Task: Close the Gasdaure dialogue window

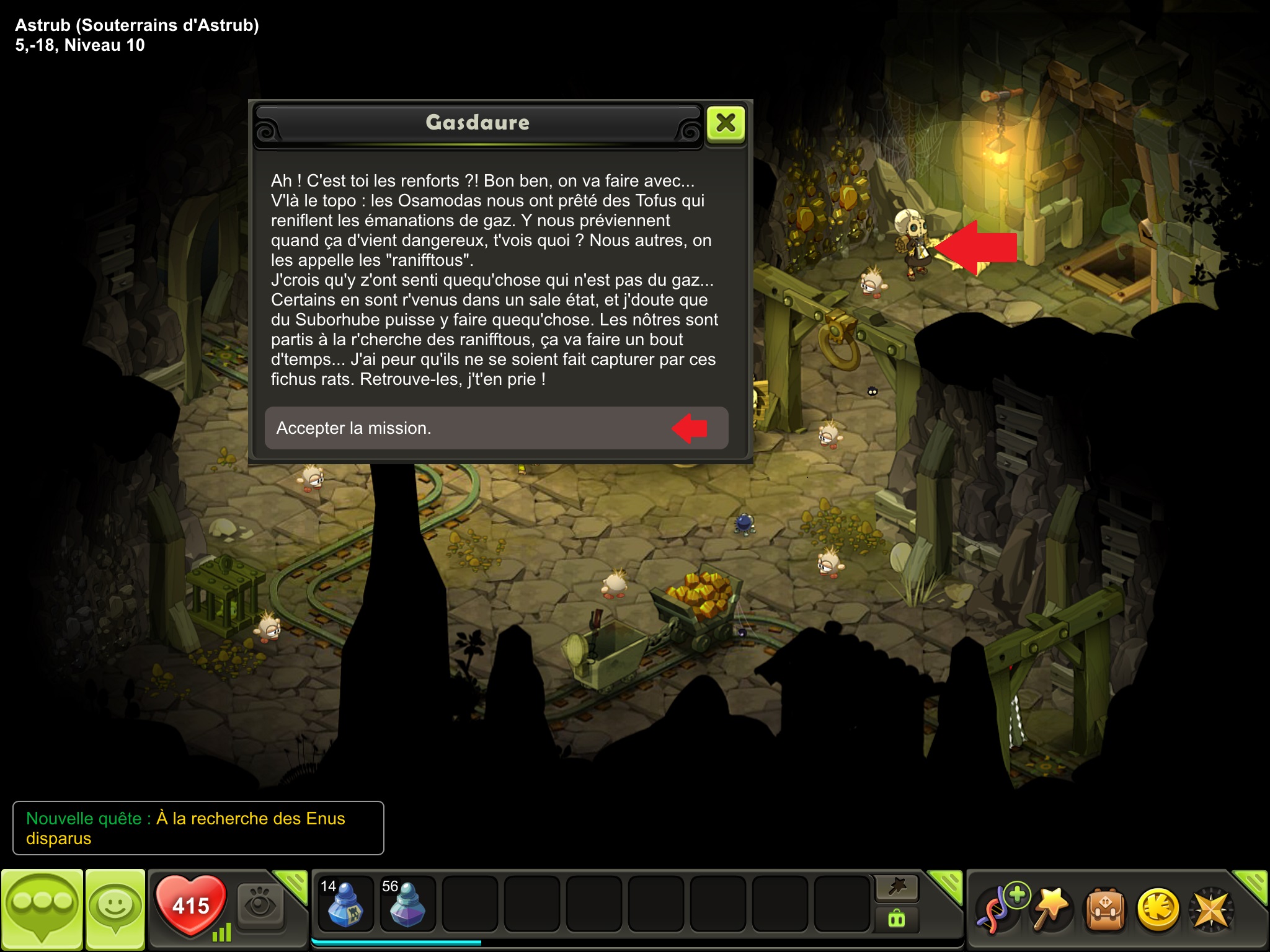Action: (726, 123)
